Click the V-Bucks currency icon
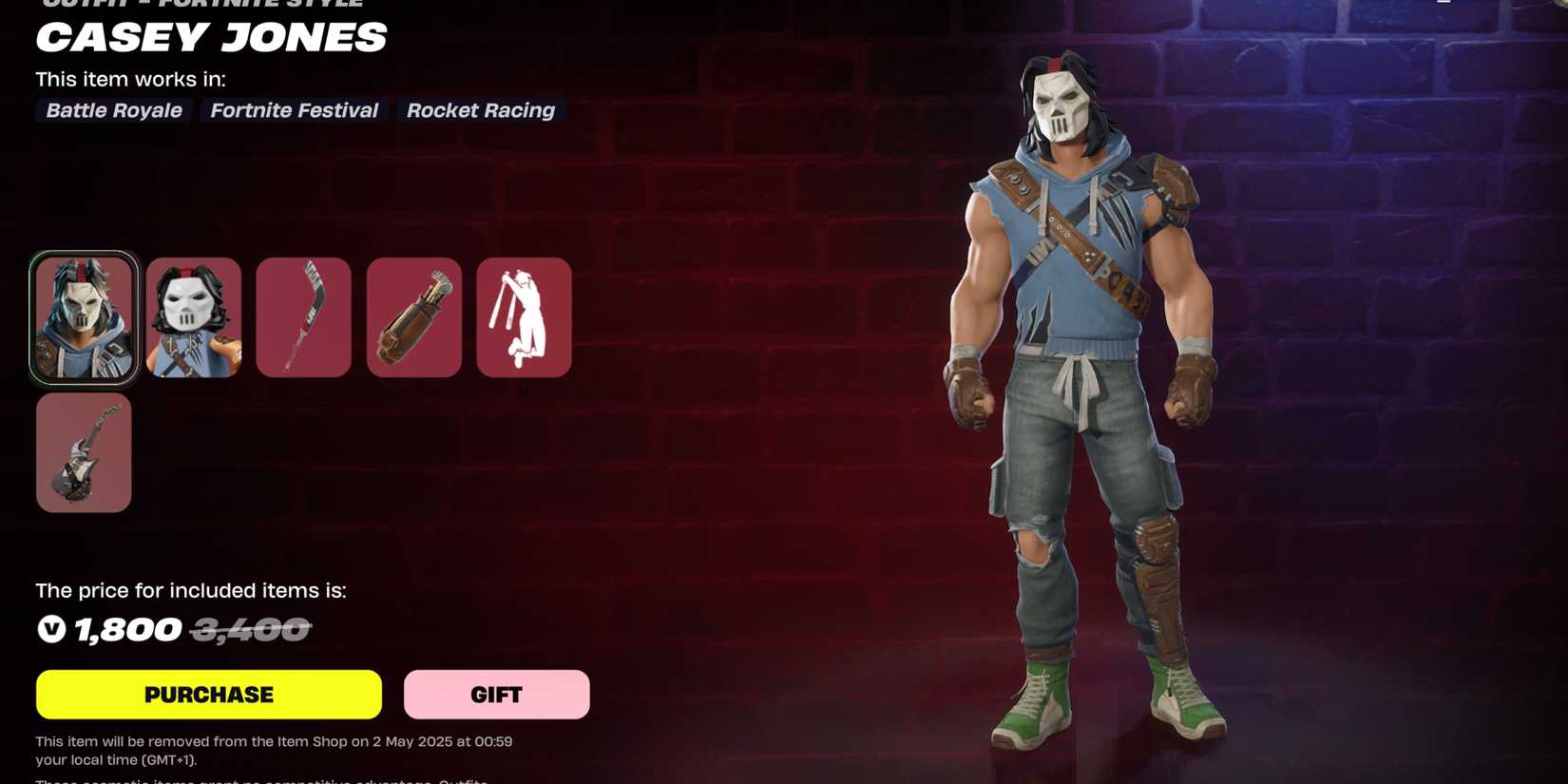The height and width of the screenshot is (784, 1568). [x=50, y=629]
